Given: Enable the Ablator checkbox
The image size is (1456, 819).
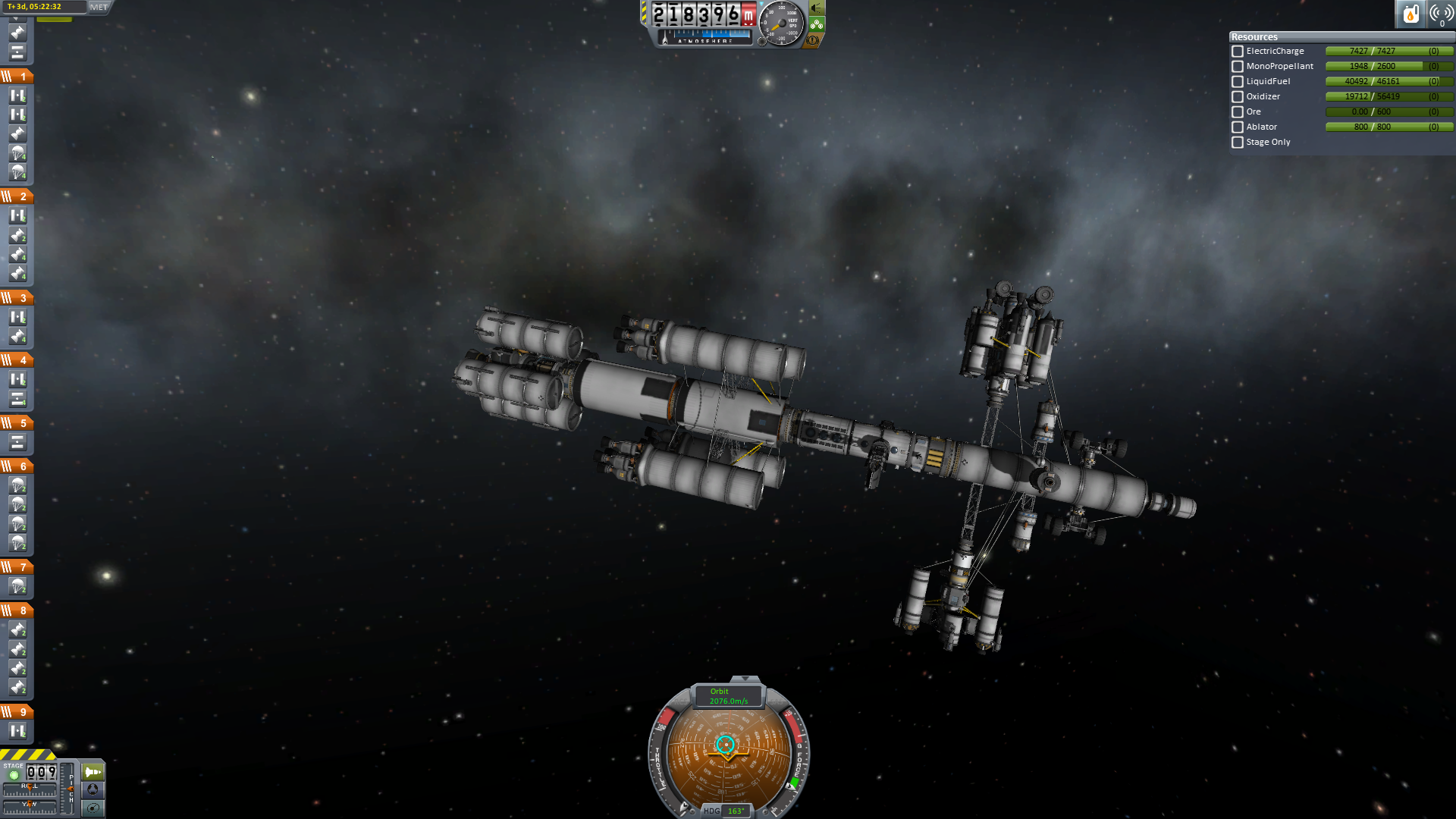Looking at the screenshot, I should (x=1238, y=127).
